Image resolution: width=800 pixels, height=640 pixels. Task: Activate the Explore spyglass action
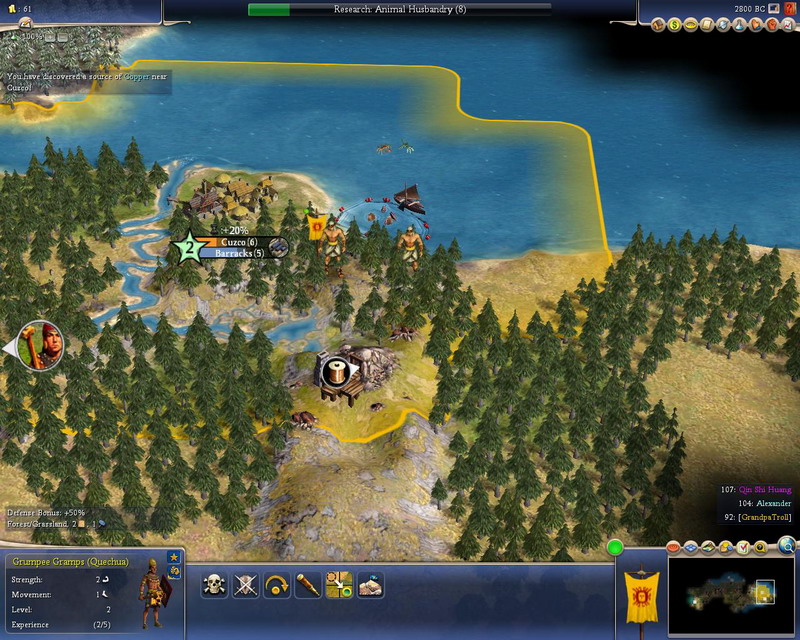pyautogui.click(x=307, y=585)
